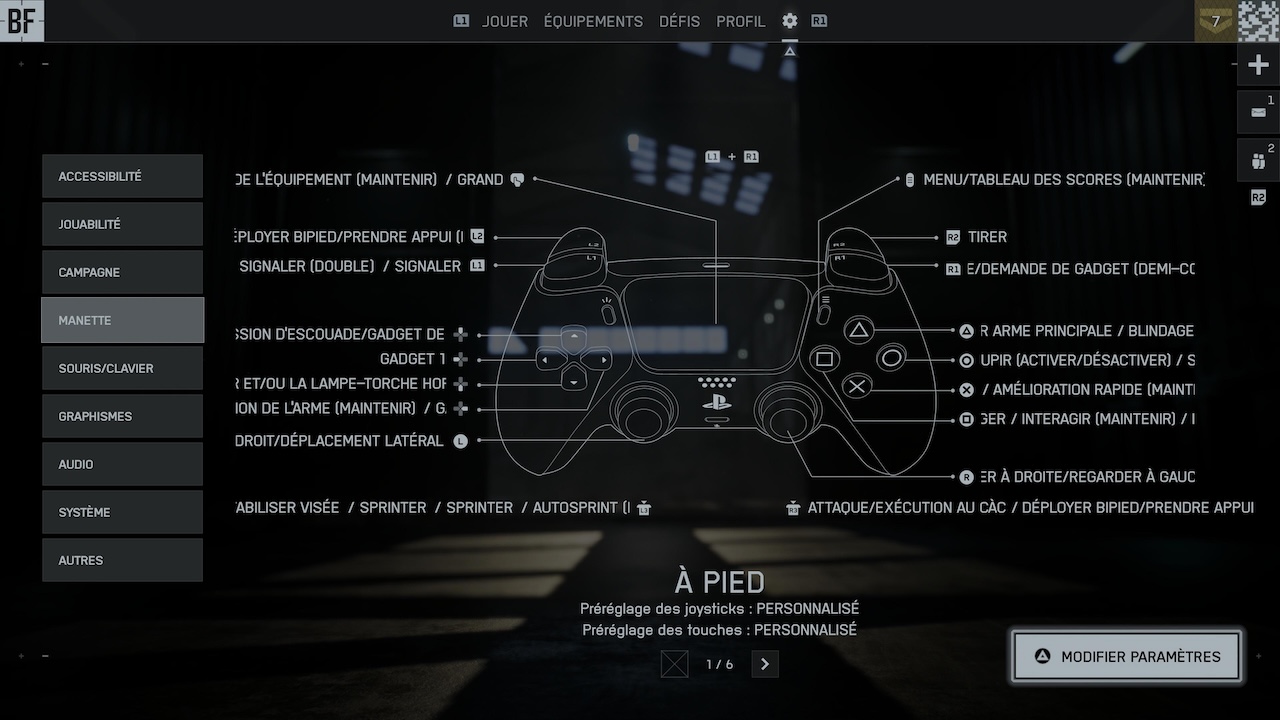Image resolution: width=1280 pixels, height=720 pixels.
Task: Switch to SOURIS/CLAVIER settings
Action: click(x=122, y=368)
